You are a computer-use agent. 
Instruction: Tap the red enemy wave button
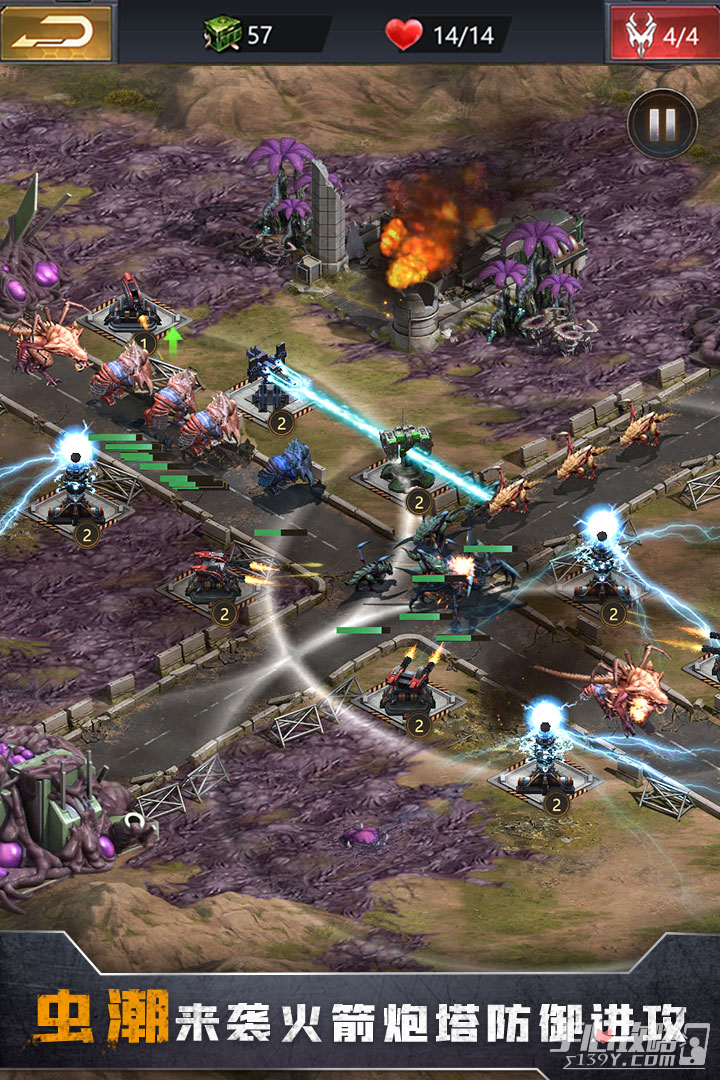[x=662, y=34]
